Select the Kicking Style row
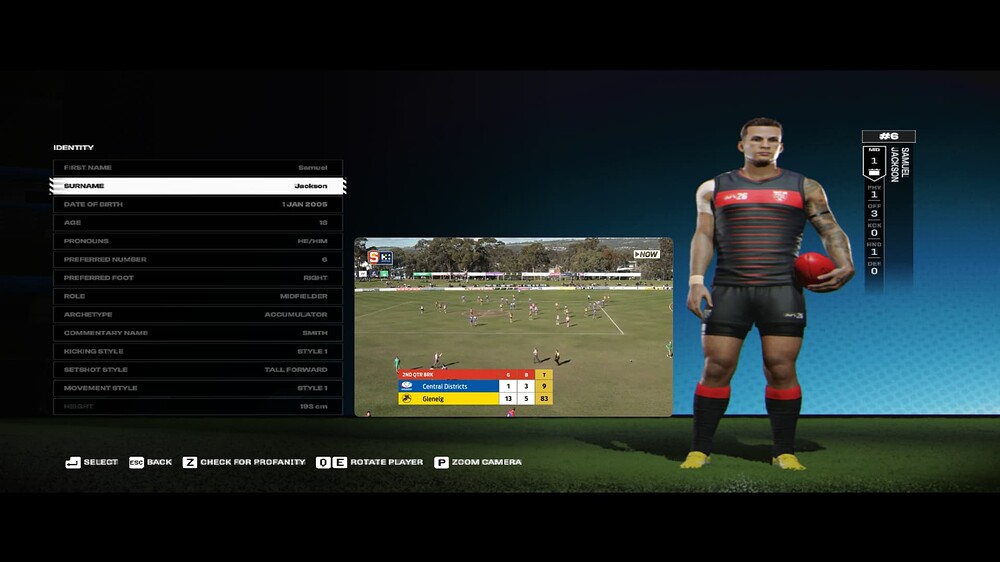 [x=197, y=351]
